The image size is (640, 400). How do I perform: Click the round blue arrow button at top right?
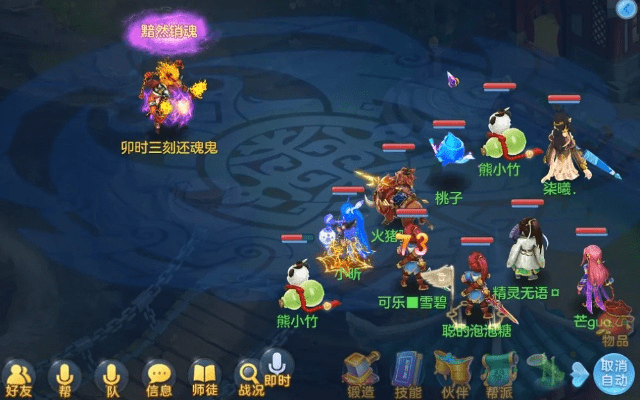[624, 10]
